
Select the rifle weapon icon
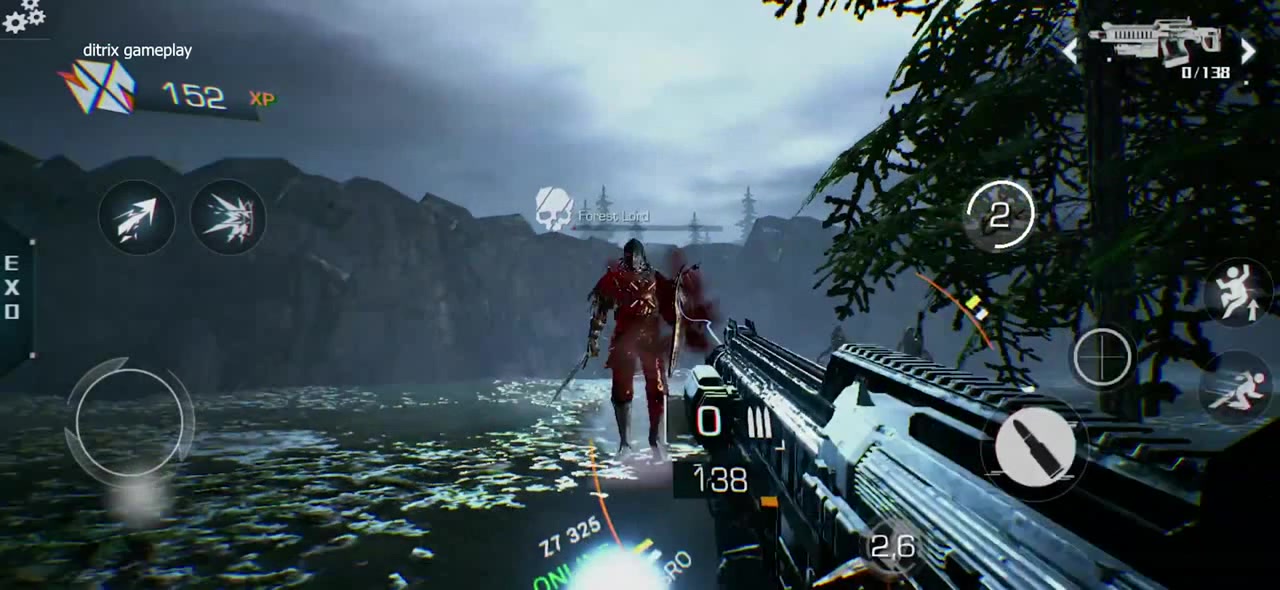coord(1158,42)
